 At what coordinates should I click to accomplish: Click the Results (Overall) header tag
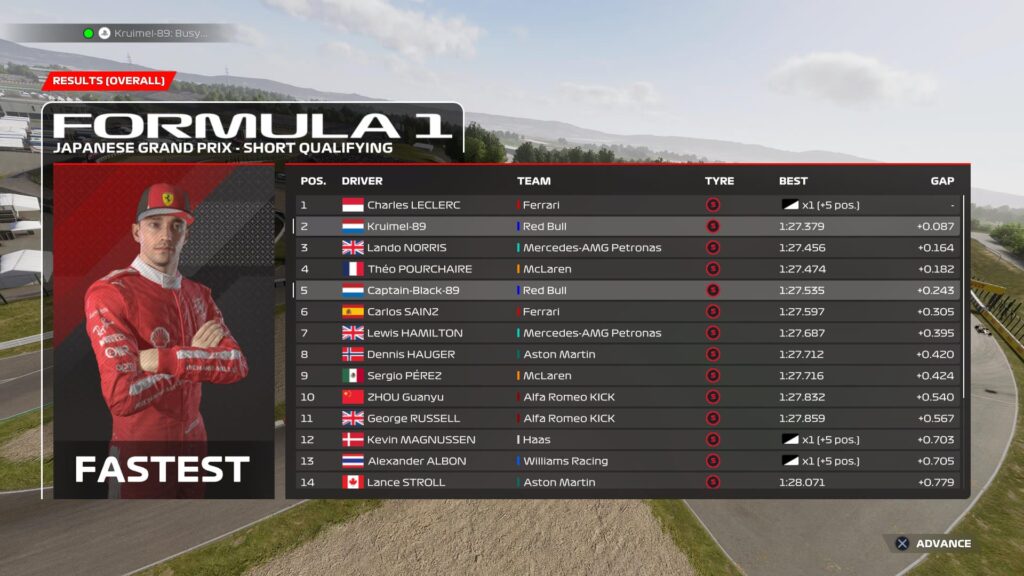click(x=108, y=81)
